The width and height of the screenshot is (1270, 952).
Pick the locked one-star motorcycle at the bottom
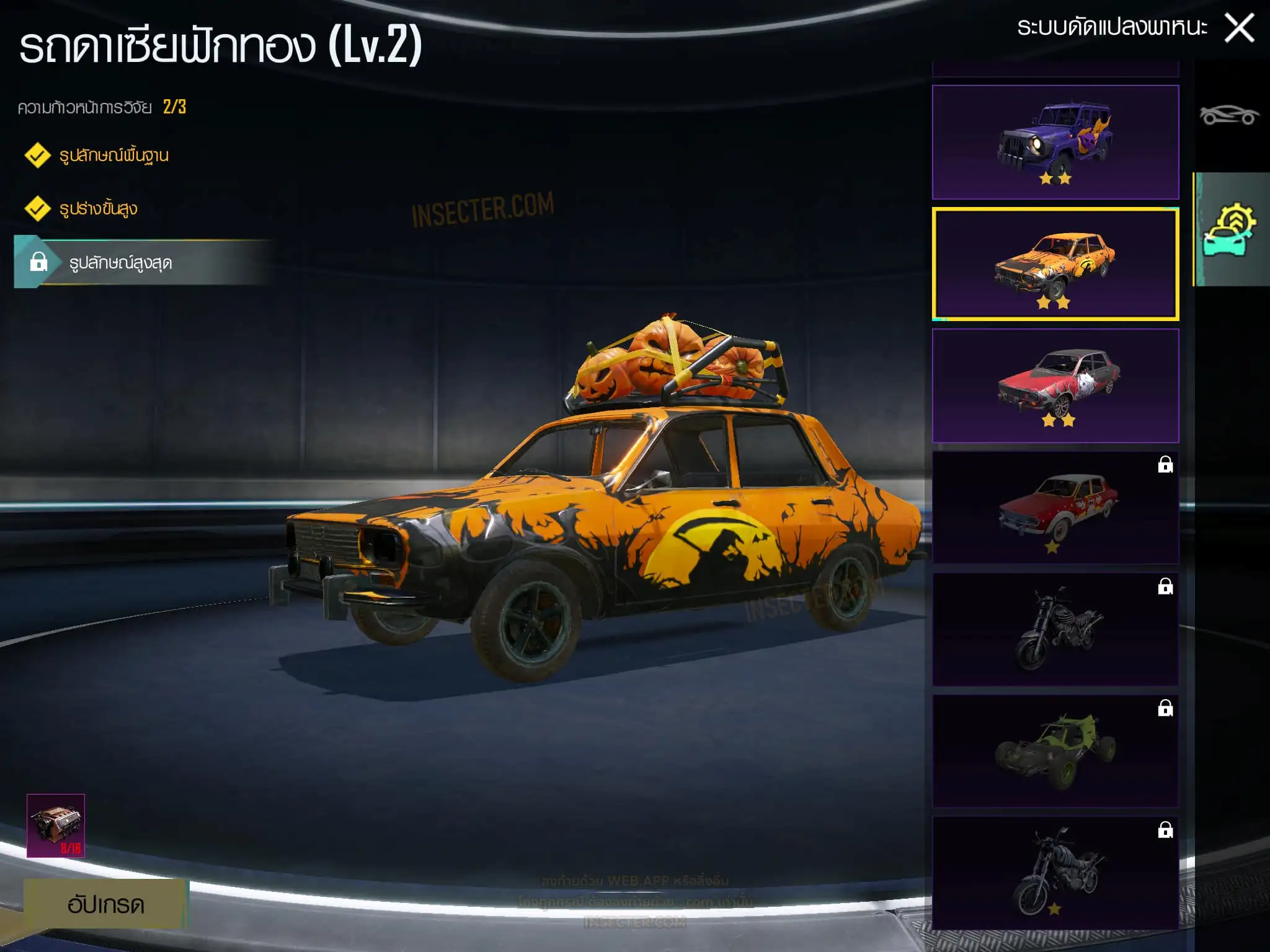[1055, 873]
